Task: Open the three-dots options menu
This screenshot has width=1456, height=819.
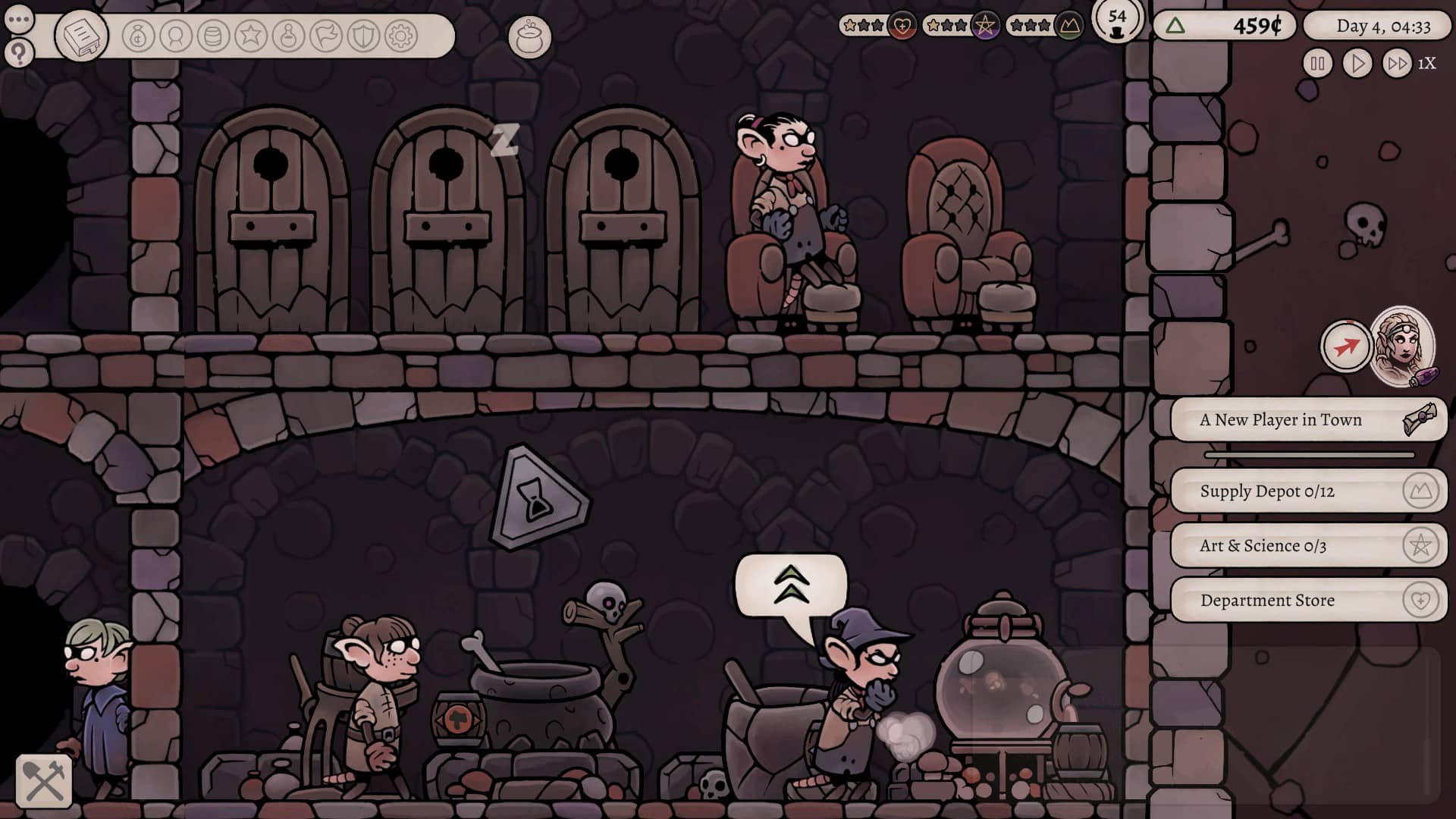Action: click(x=19, y=19)
